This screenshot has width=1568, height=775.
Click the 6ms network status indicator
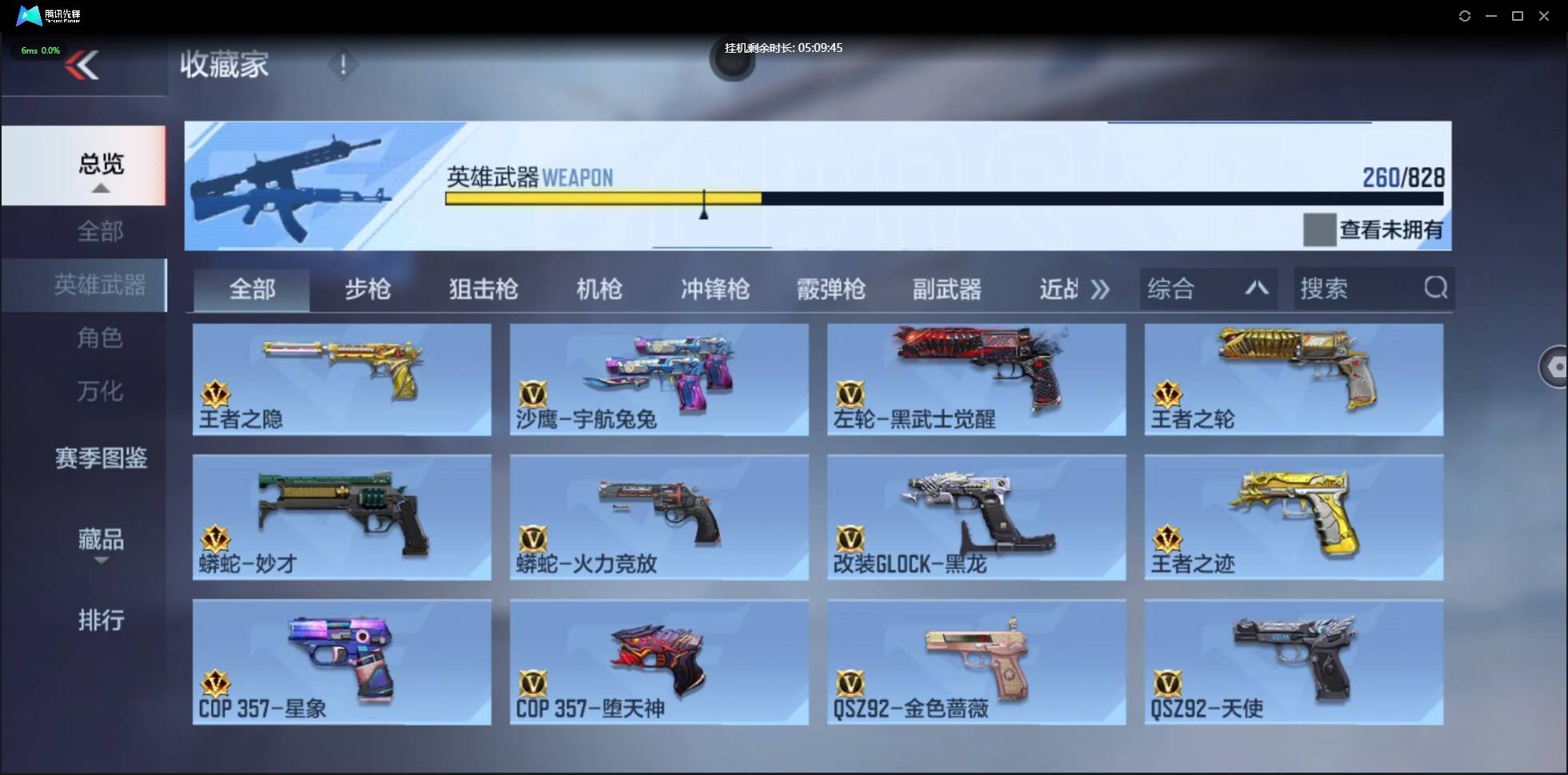tap(38, 50)
